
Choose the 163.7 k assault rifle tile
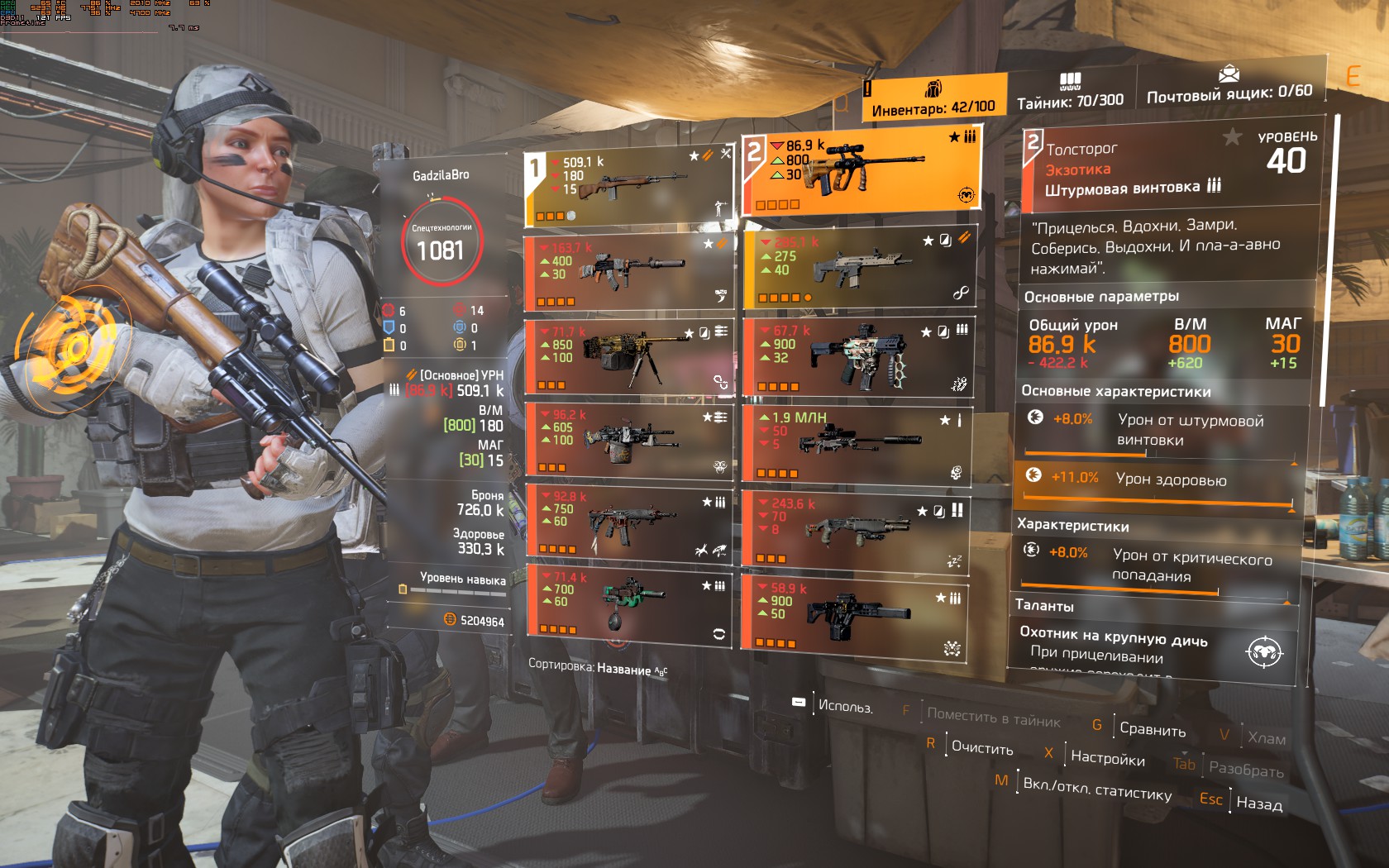click(x=628, y=270)
